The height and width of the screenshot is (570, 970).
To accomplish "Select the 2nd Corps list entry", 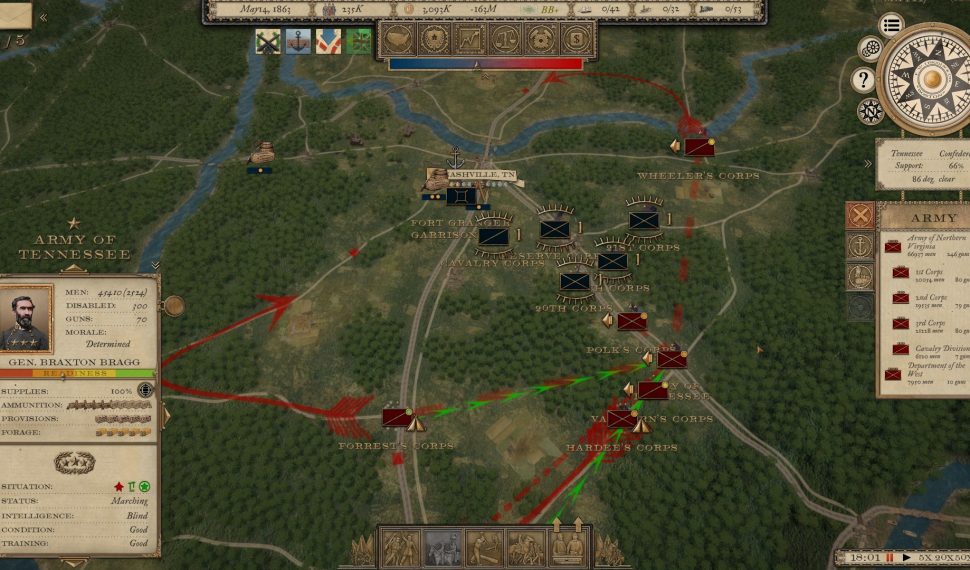I will pyautogui.click(x=930, y=301).
